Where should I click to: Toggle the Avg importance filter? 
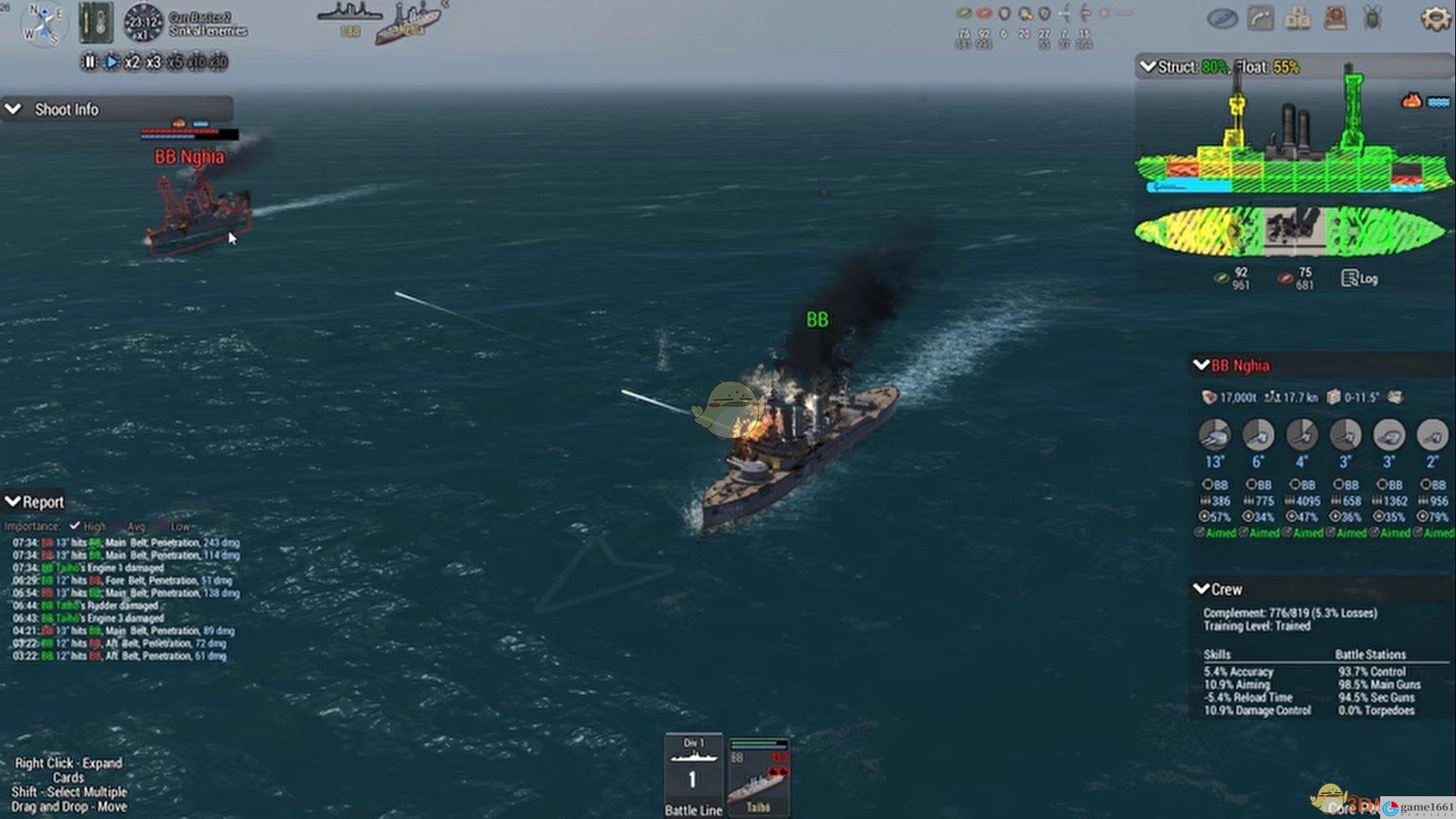(x=119, y=526)
